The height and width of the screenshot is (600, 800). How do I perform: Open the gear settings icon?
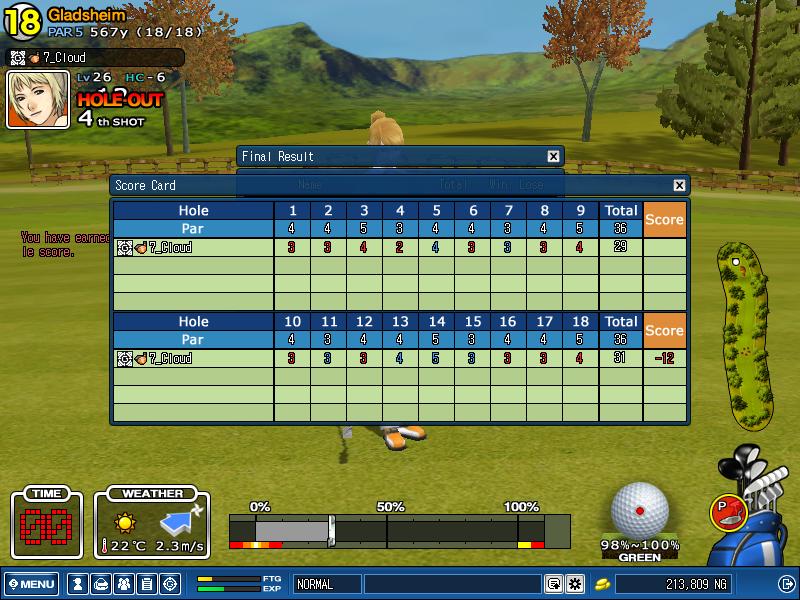575,584
